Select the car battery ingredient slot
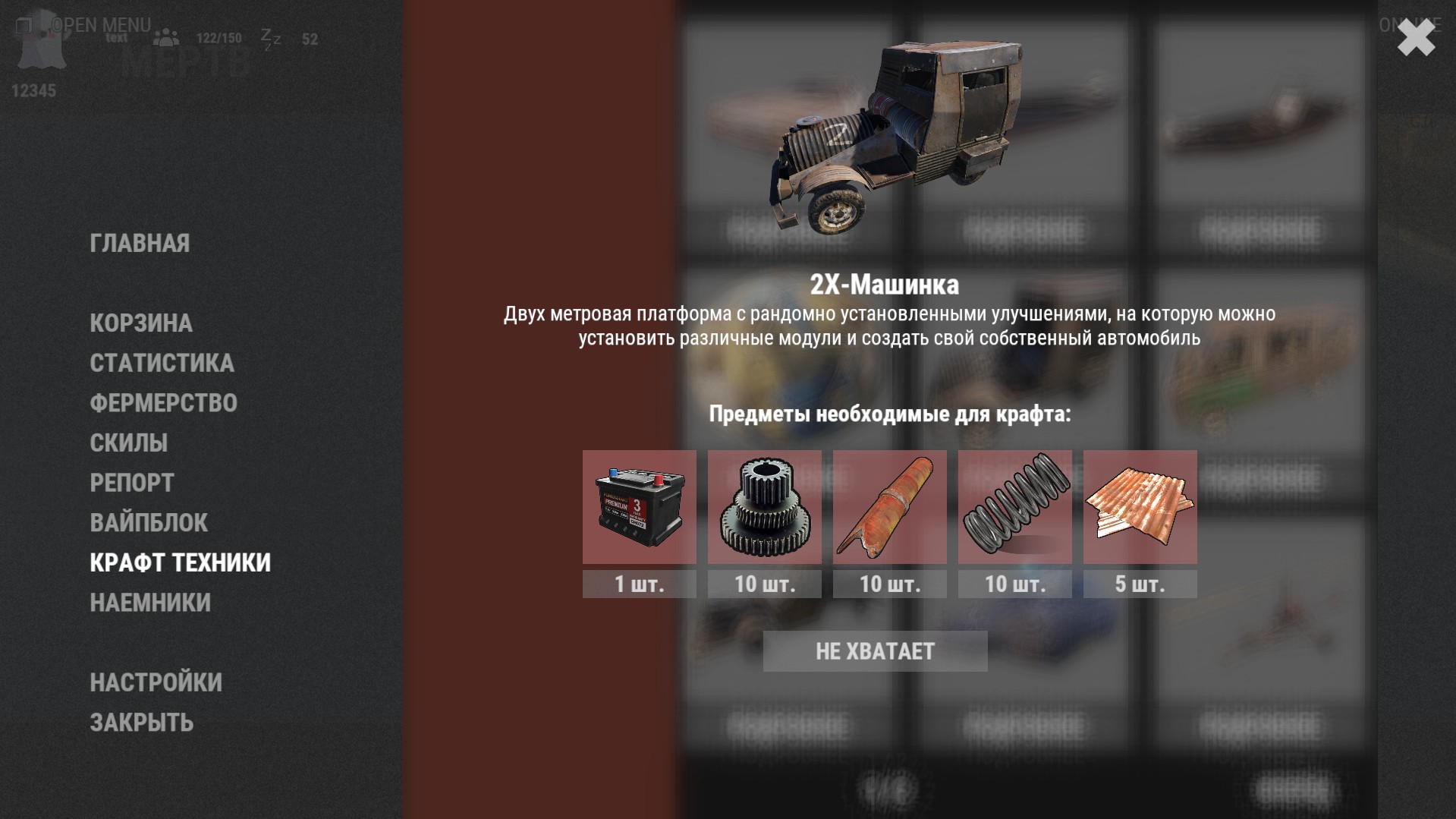The width and height of the screenshot is (1456, 819). pyautogui.click(x=639, y=507)
